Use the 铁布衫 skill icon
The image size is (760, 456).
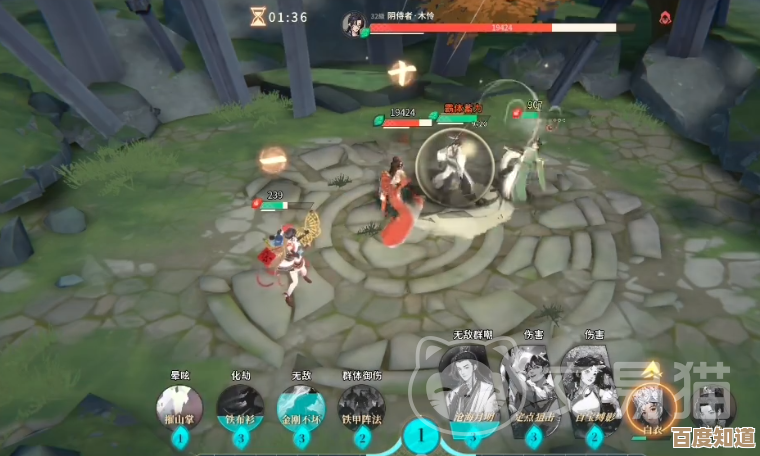coord(240,406)
